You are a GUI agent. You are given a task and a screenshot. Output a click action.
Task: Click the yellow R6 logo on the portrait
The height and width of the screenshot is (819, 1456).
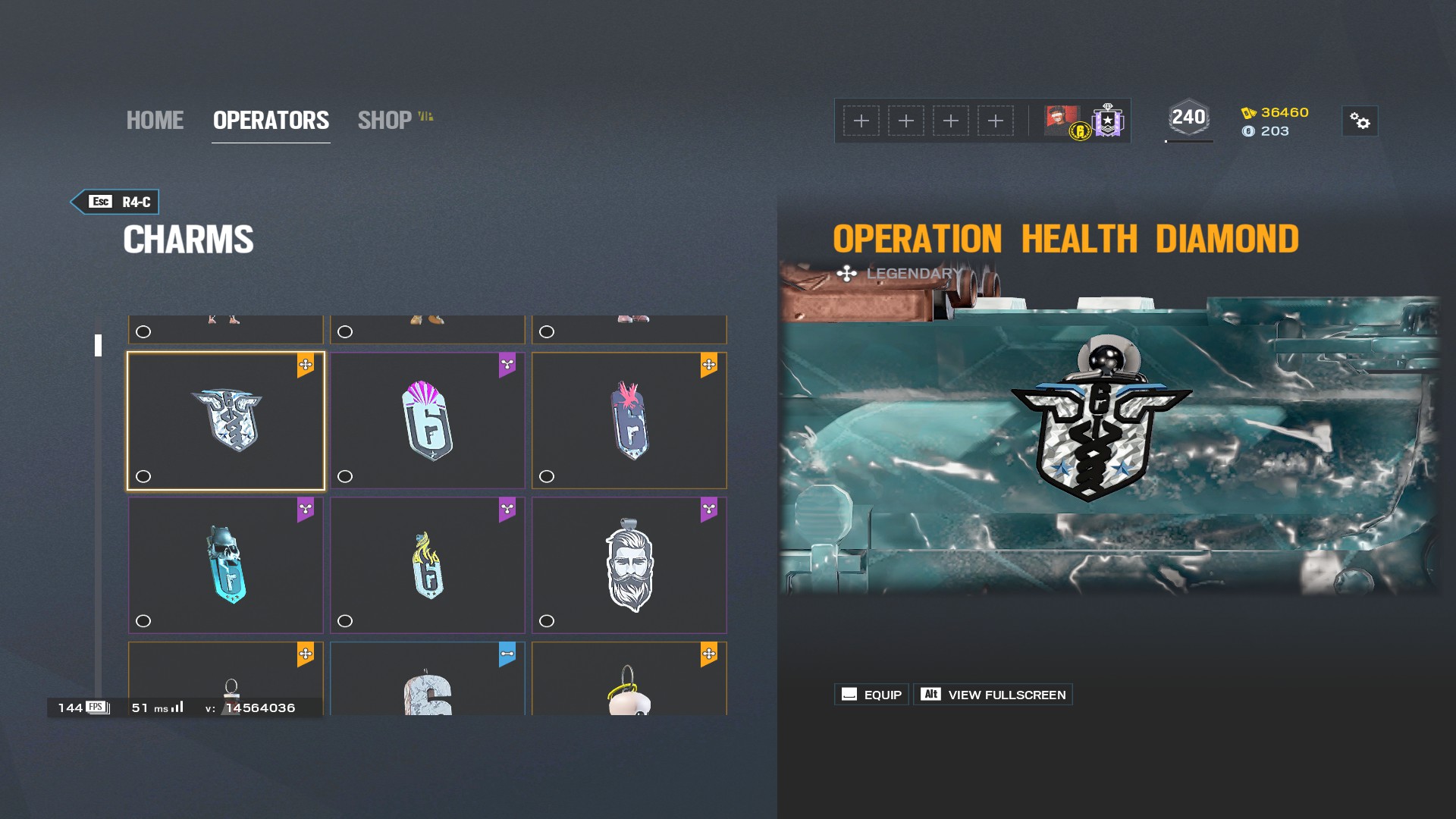point(1080,130)
